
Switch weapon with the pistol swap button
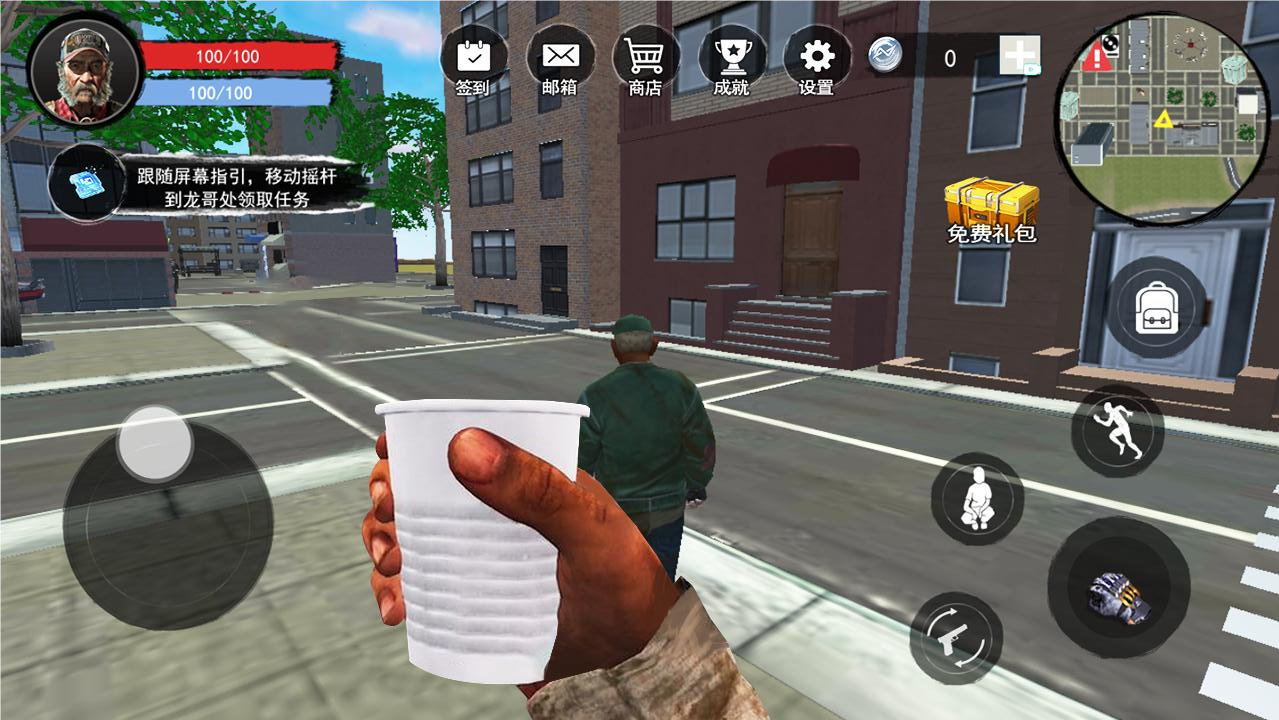[x=956, y=638]
